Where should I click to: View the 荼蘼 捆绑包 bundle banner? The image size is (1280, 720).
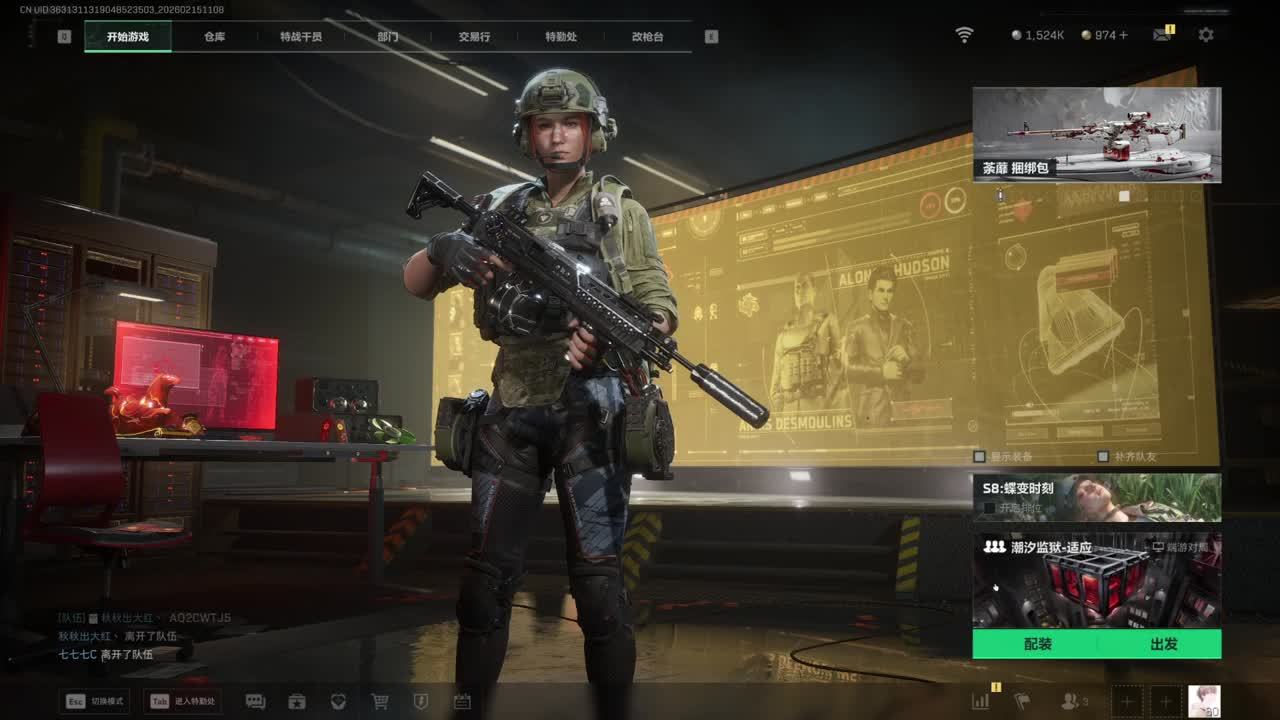pyautogui.click(x=1096, y=134)
